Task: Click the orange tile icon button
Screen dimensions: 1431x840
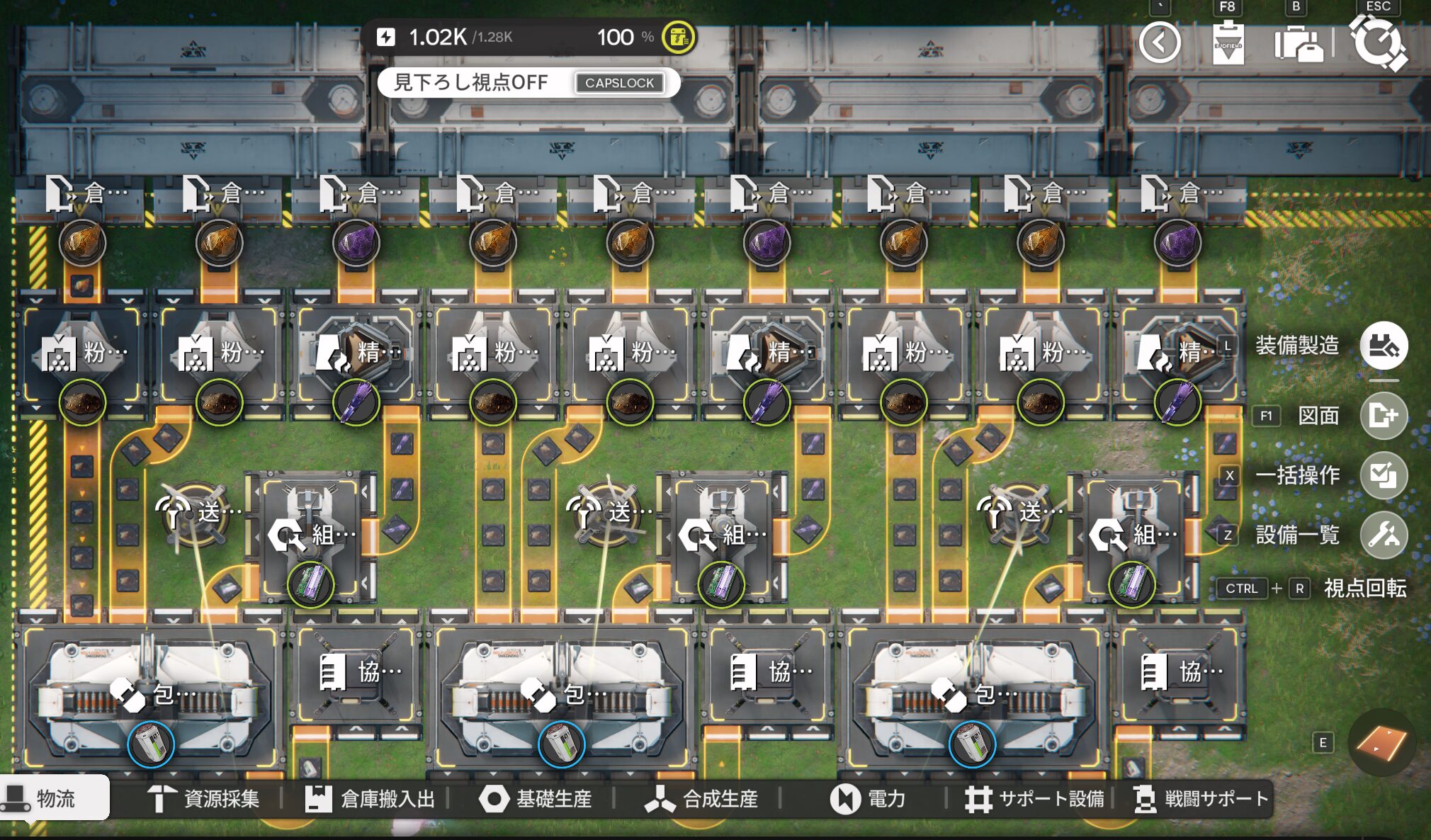Action: pyautogui.click(x=1381, y=743)
